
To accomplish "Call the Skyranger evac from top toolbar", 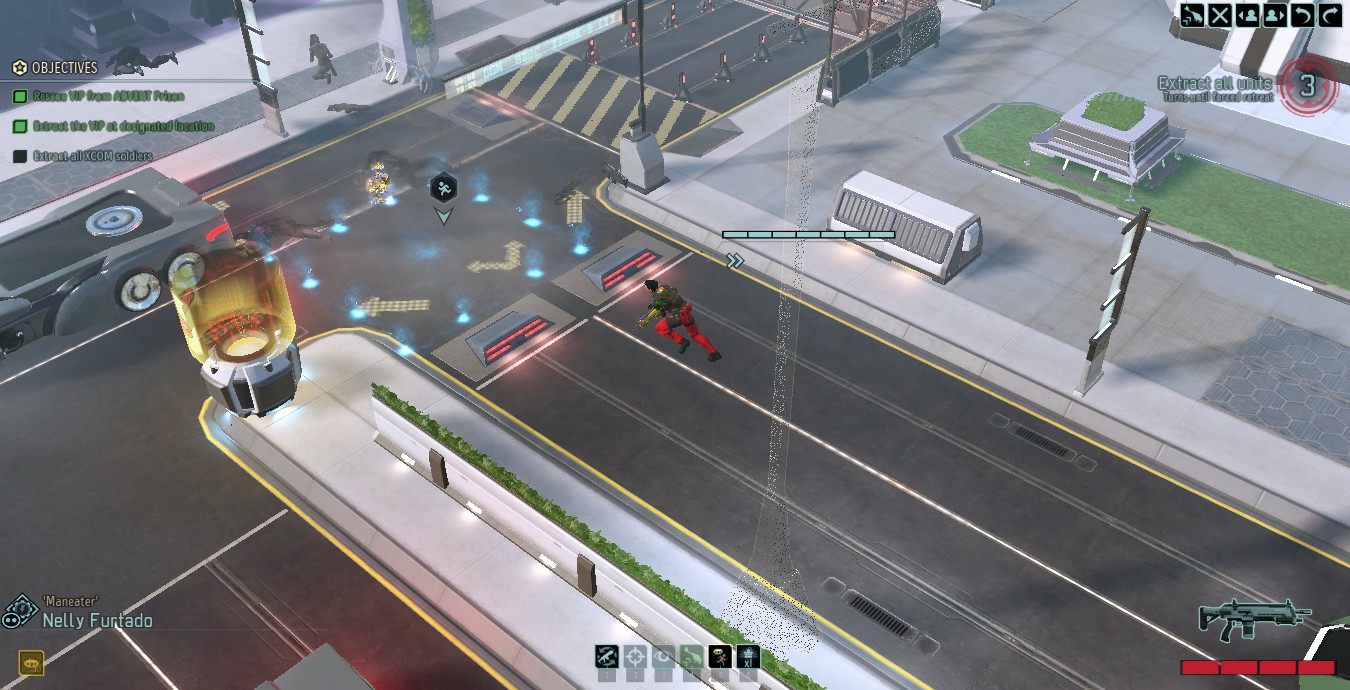I will click(x=1192, y=14).
